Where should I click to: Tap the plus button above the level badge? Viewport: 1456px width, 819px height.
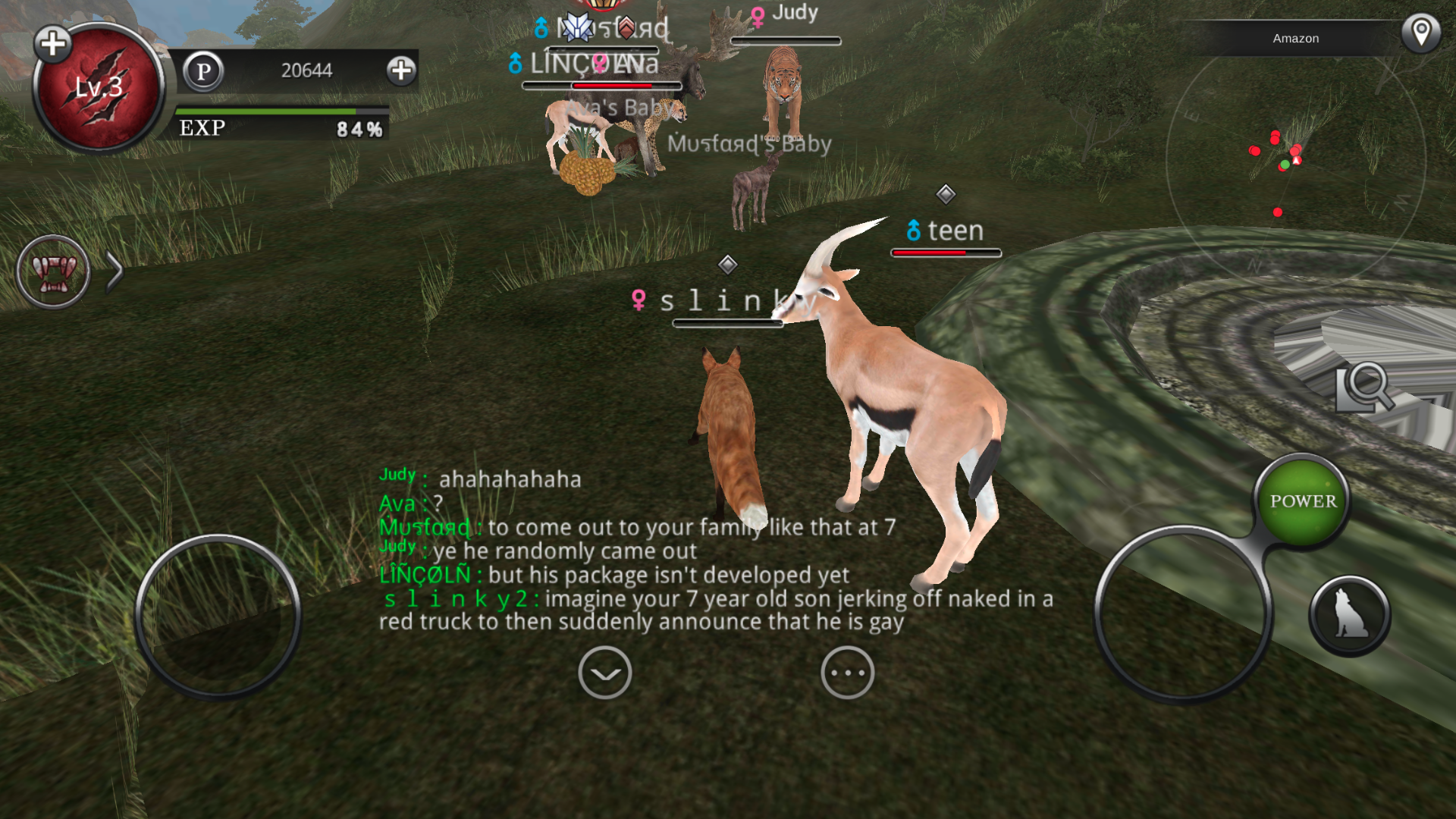(53, 44)
